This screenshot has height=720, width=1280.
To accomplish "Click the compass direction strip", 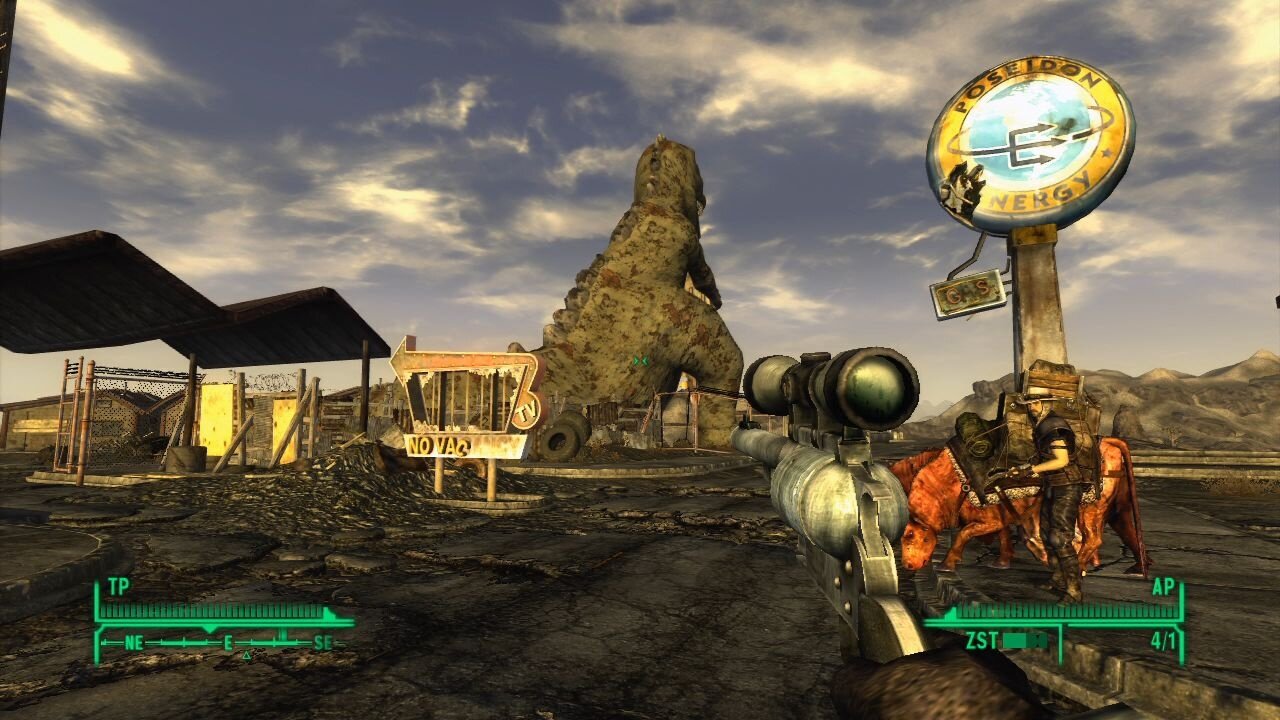I will pos(226,643).
